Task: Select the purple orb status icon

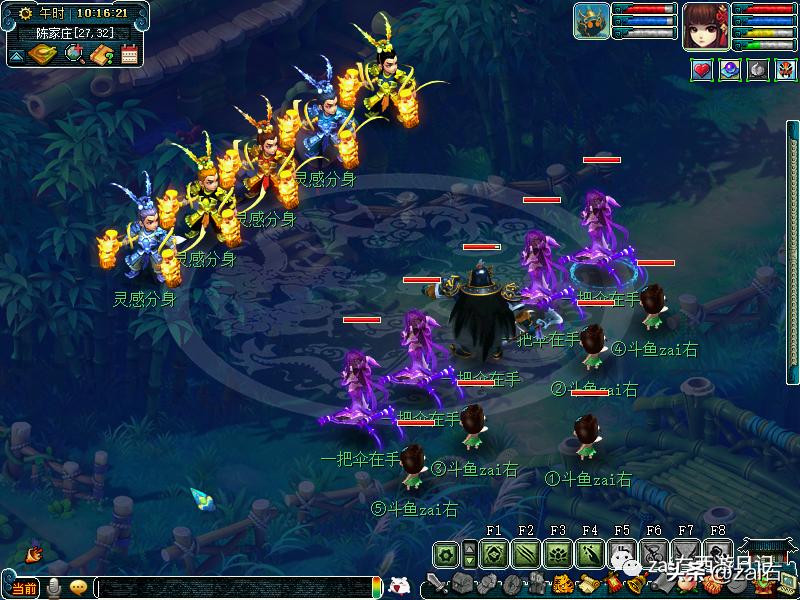Action: point(730,70)
